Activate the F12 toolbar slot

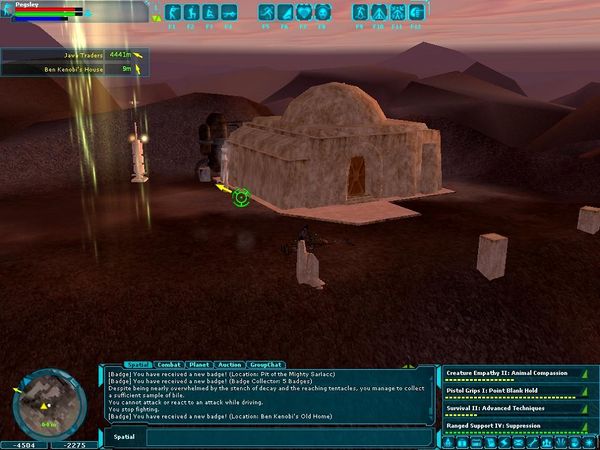pyautogui.click(x=420, y=13)
